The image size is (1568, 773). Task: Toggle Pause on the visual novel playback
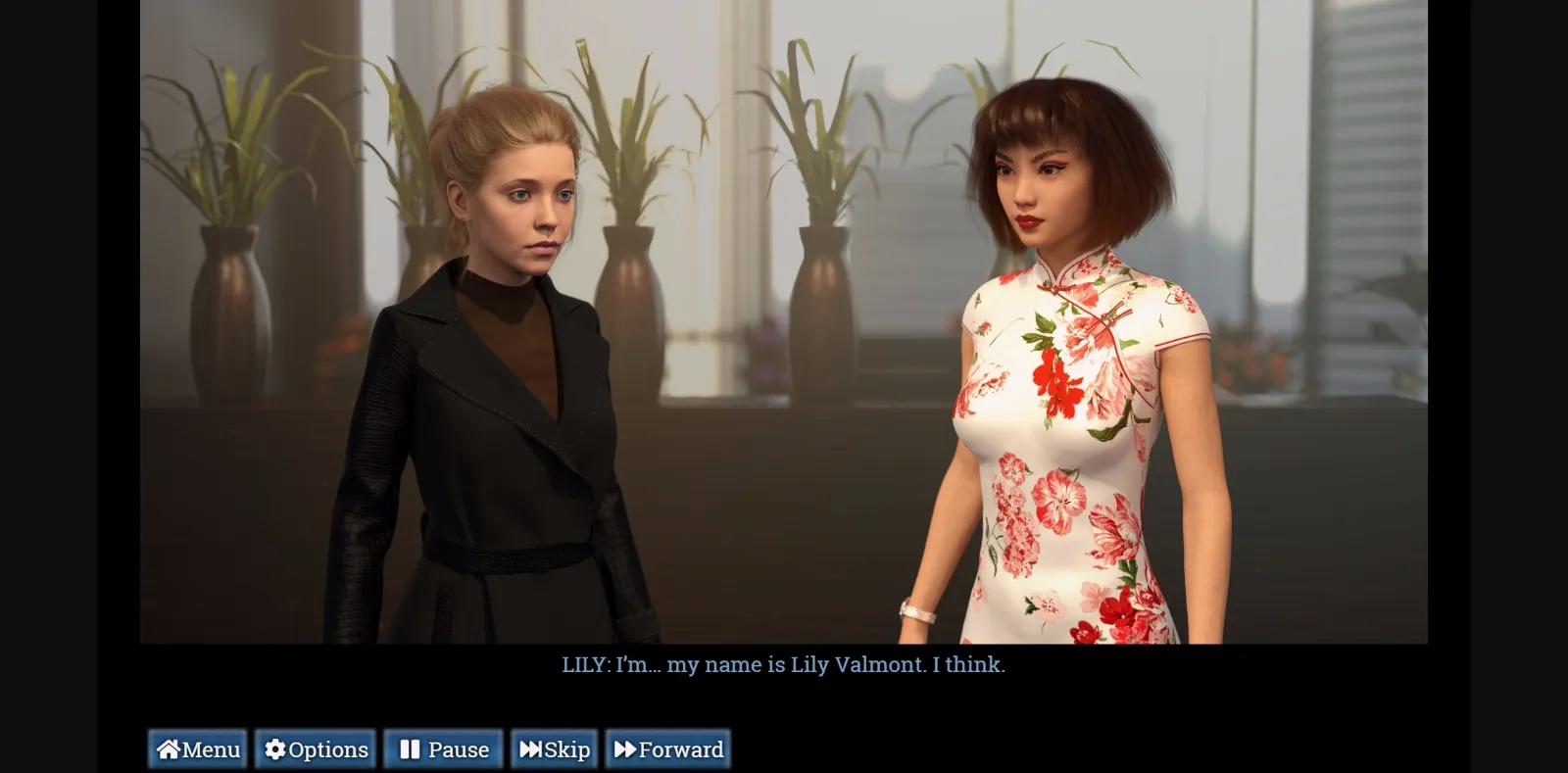(443, 749)
